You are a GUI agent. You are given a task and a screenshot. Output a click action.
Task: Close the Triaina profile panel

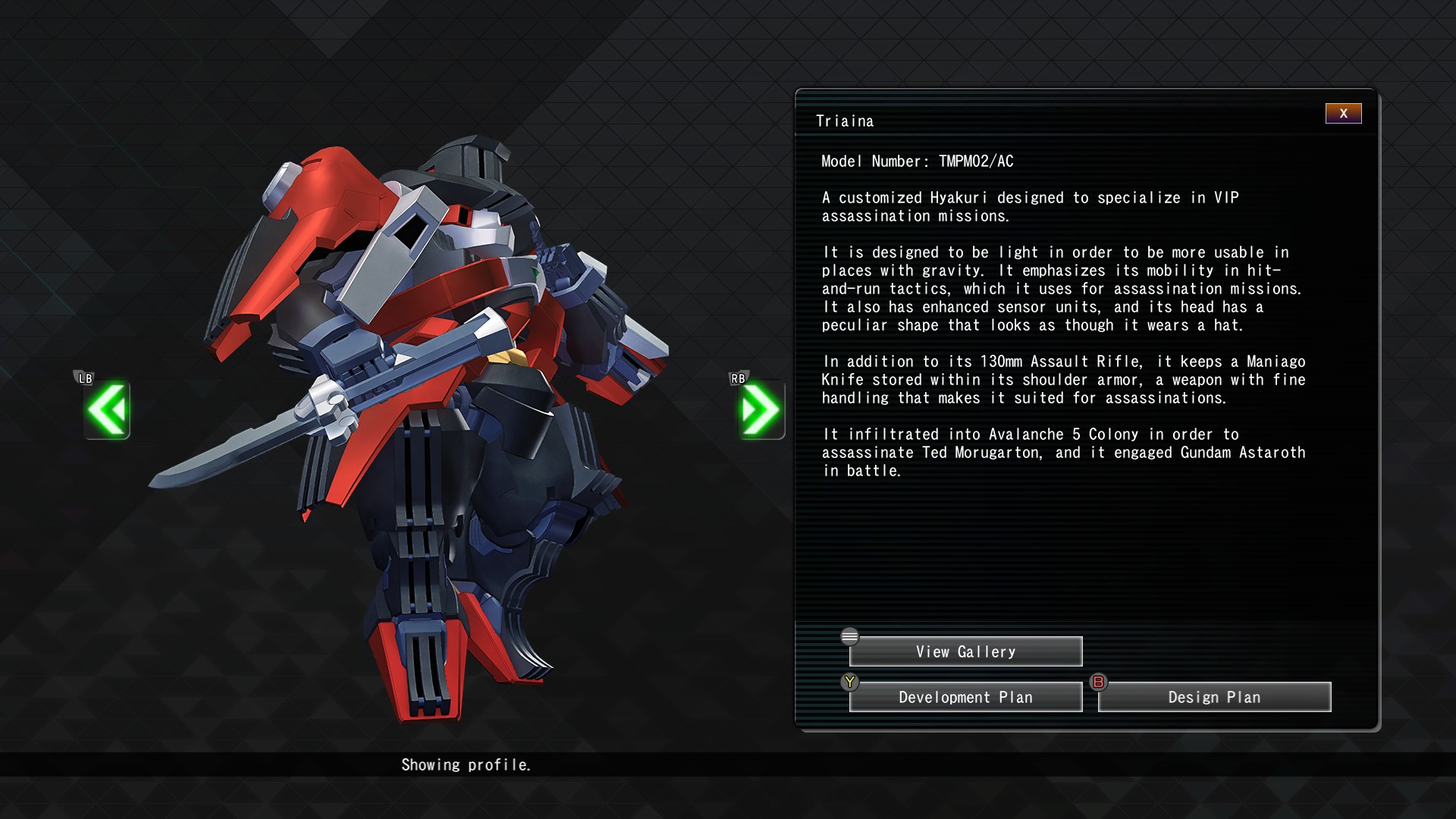[1343, 114]
